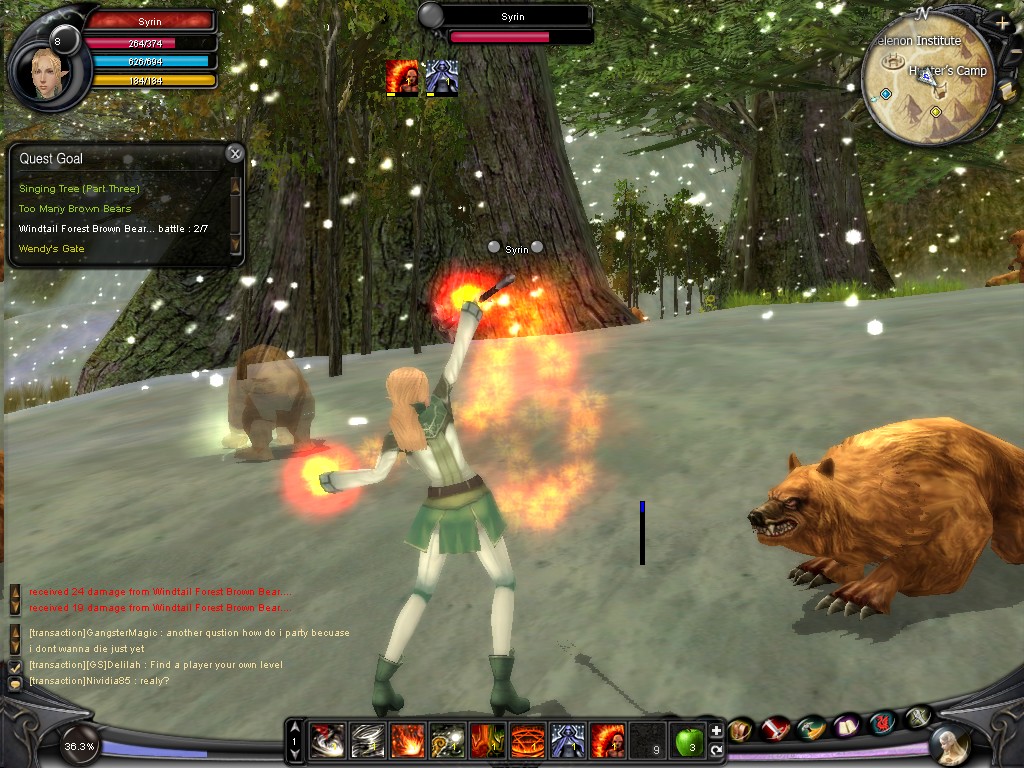Click the rotate arrow button beside hotbar
Image resolution: width=1024 pixels, height=768 pixels.
click(716, 749)
